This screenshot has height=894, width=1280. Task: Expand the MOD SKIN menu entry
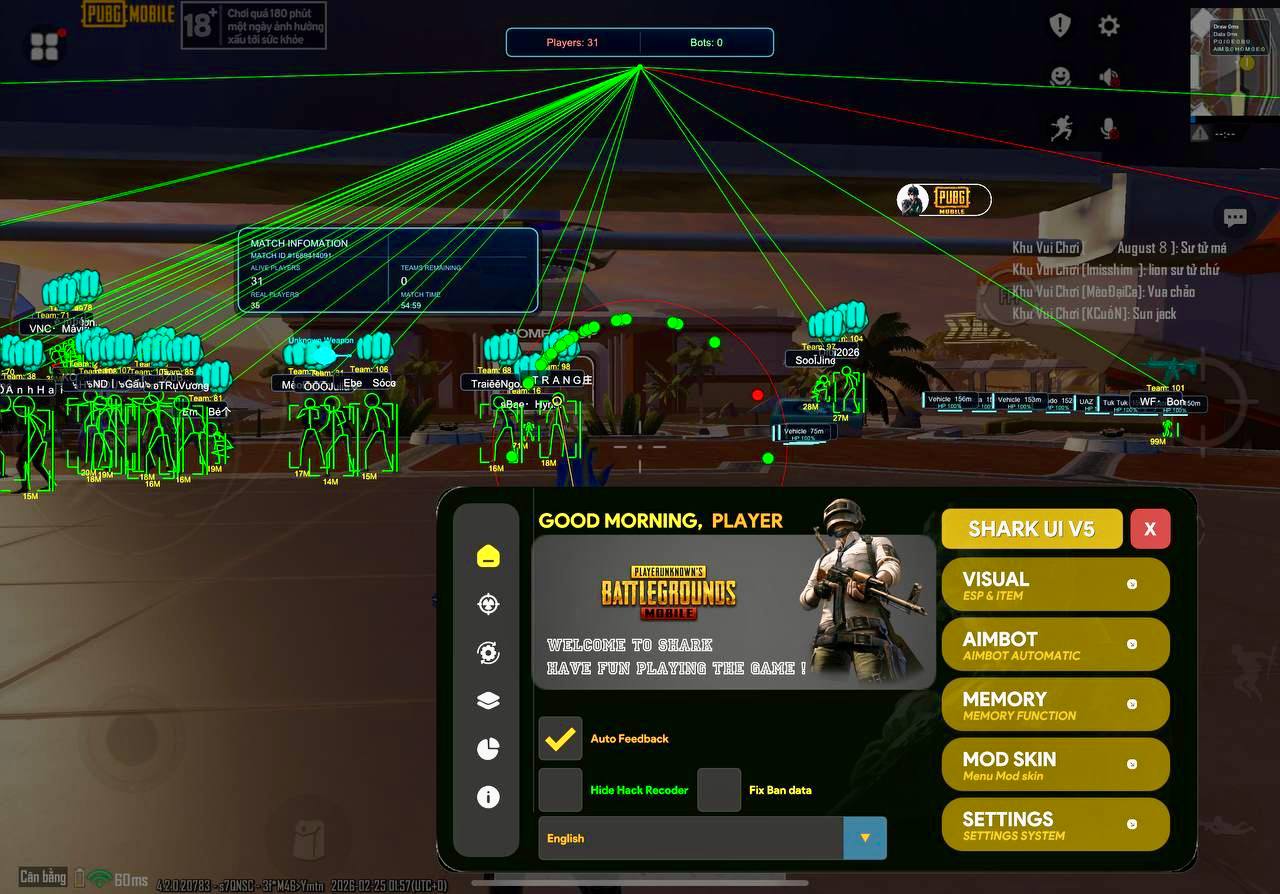pyautogui.click(x=1055, y=764)
